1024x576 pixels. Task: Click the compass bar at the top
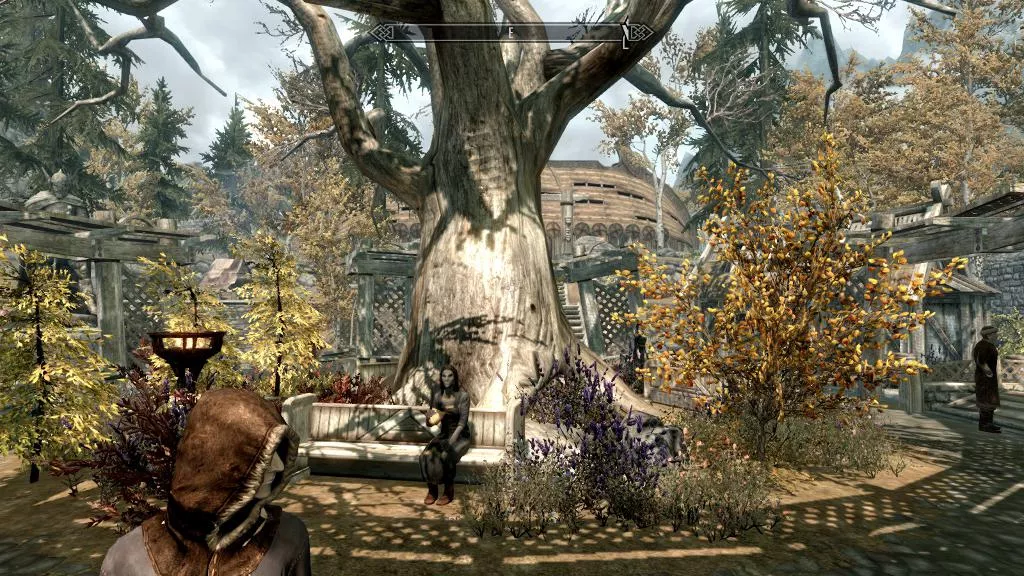[x=511, y=33]
